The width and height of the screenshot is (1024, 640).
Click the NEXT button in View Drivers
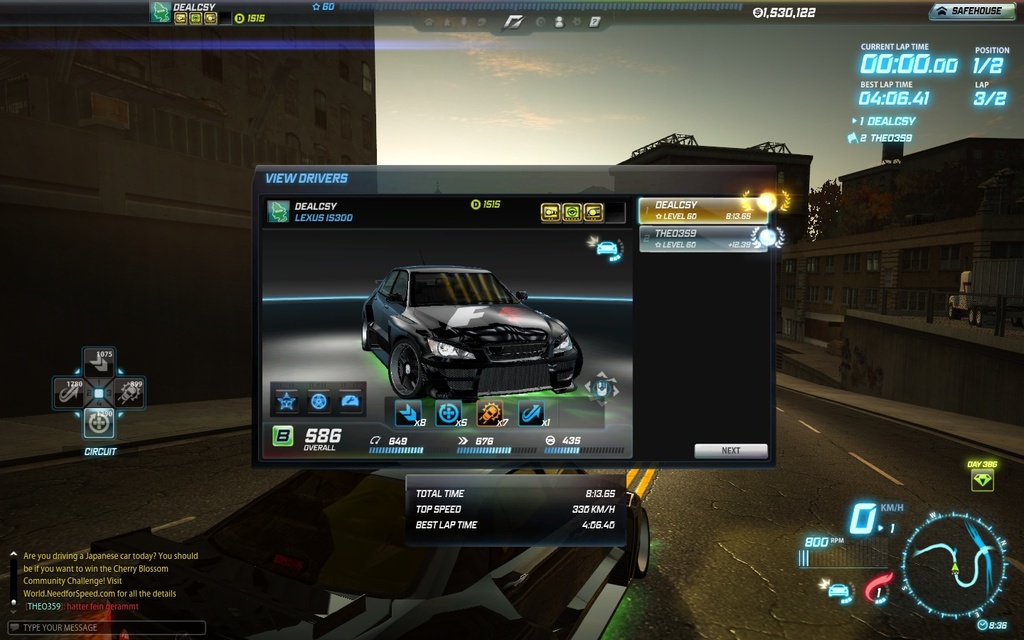(731, 450)
